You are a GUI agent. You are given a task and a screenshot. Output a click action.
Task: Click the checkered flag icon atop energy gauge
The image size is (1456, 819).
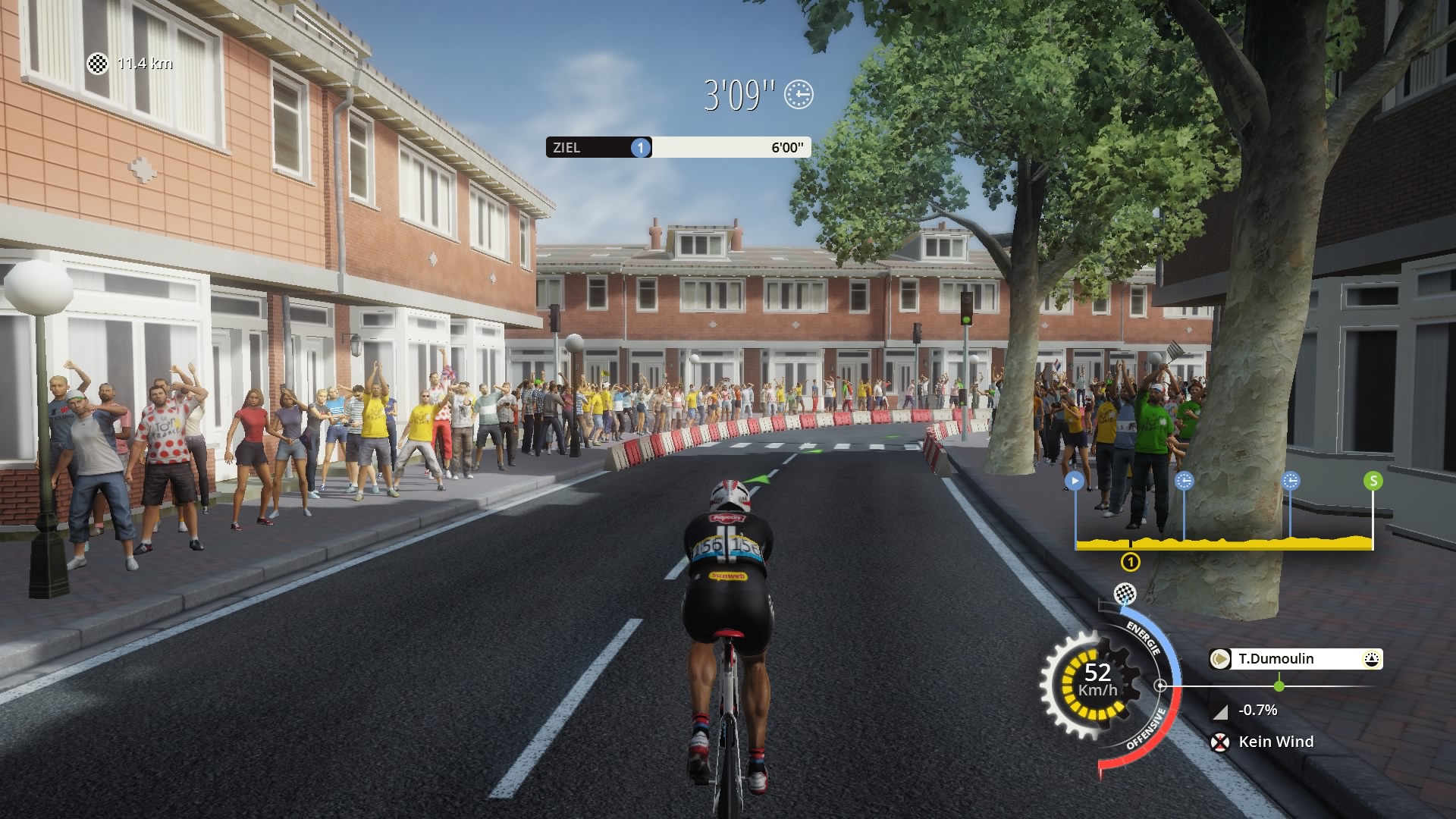tap(1124, 593)
